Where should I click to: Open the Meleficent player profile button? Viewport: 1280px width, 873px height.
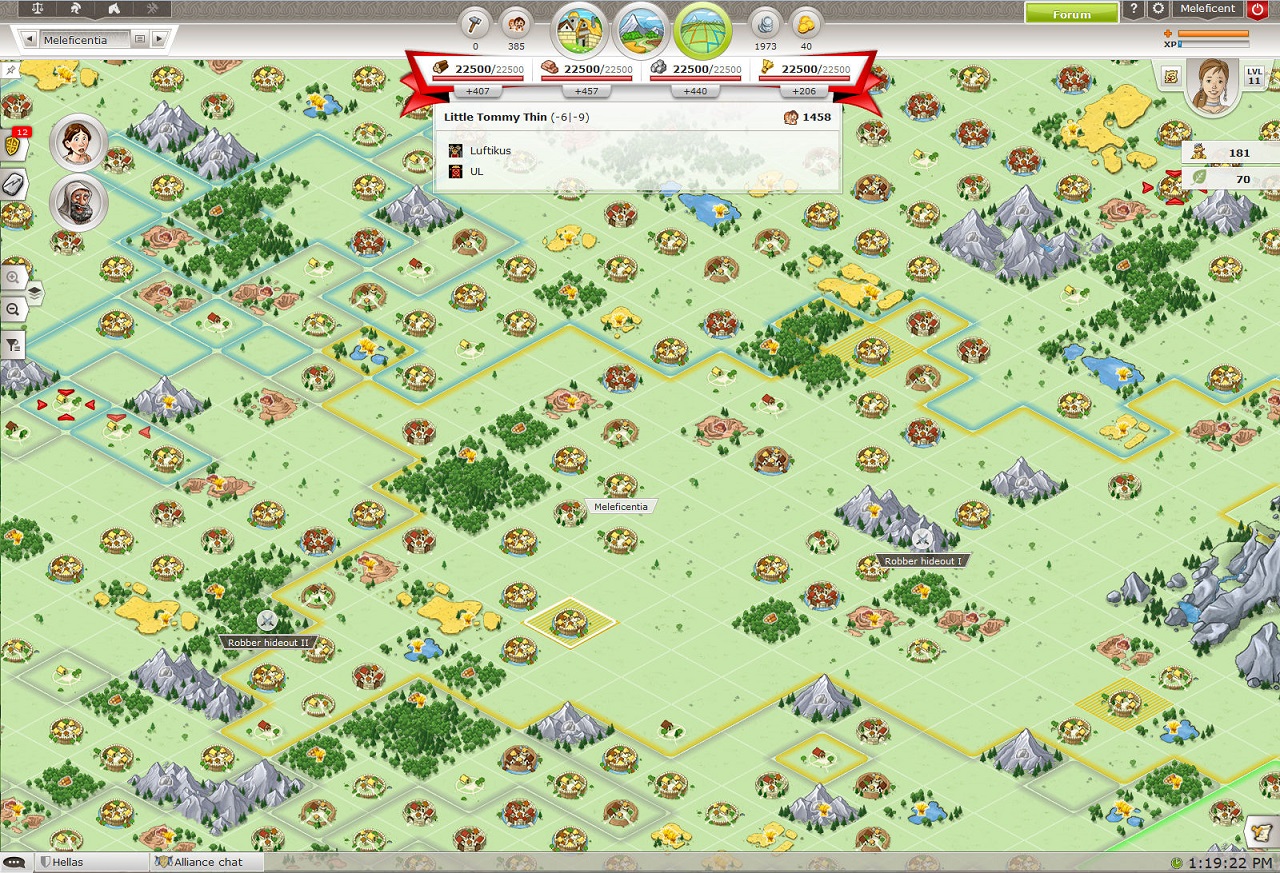[x=1207, y=10]
